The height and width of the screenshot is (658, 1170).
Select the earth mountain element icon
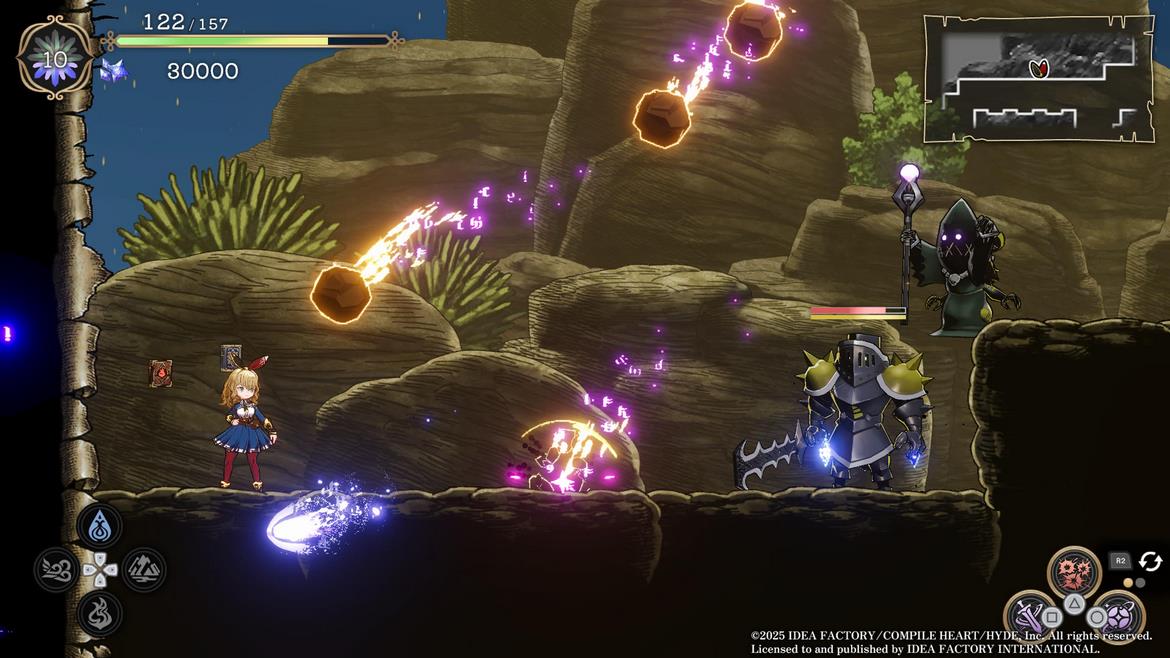(144, 570)
